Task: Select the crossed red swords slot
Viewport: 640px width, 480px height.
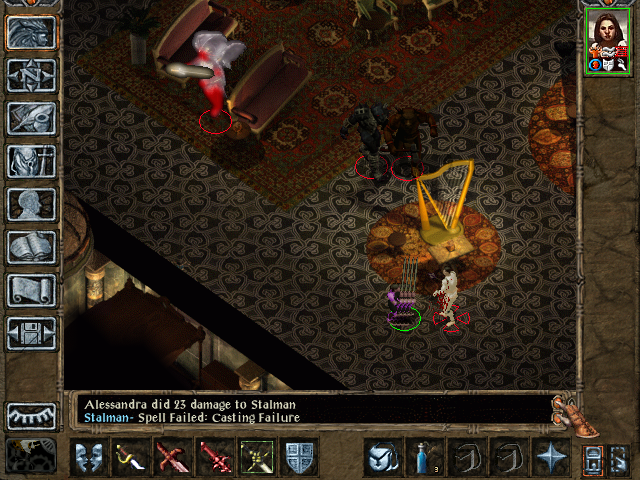Action: (x=171, y=458)
